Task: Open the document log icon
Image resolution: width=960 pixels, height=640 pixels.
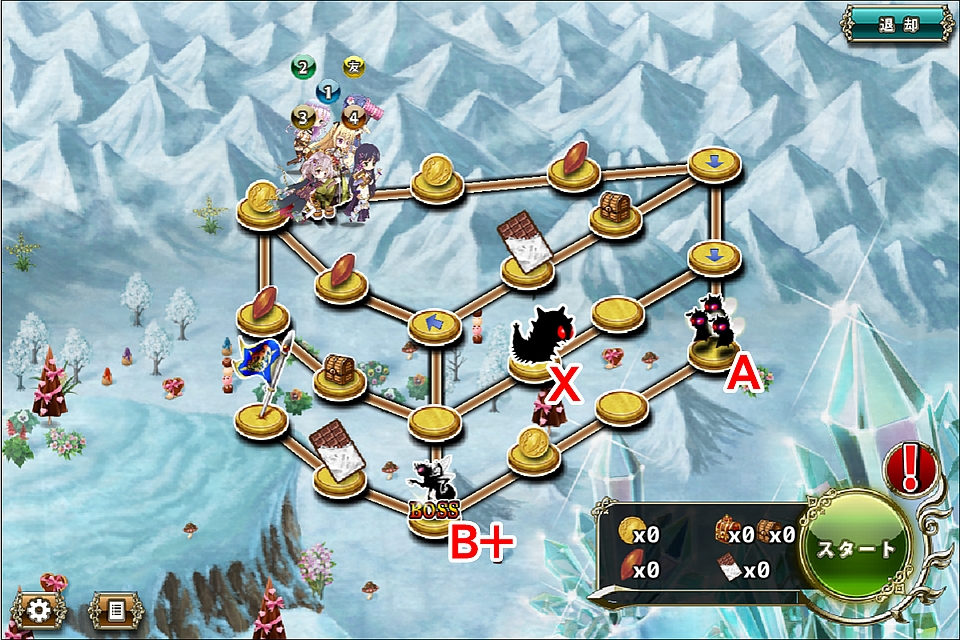Action: point(115,610)
